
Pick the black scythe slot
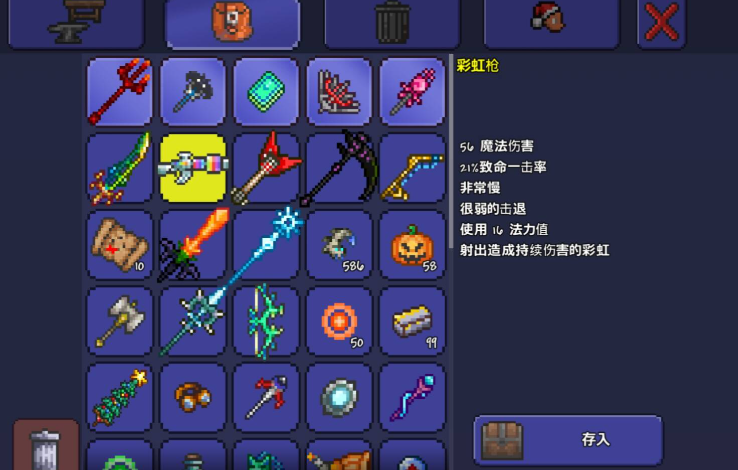pos(339,167)
